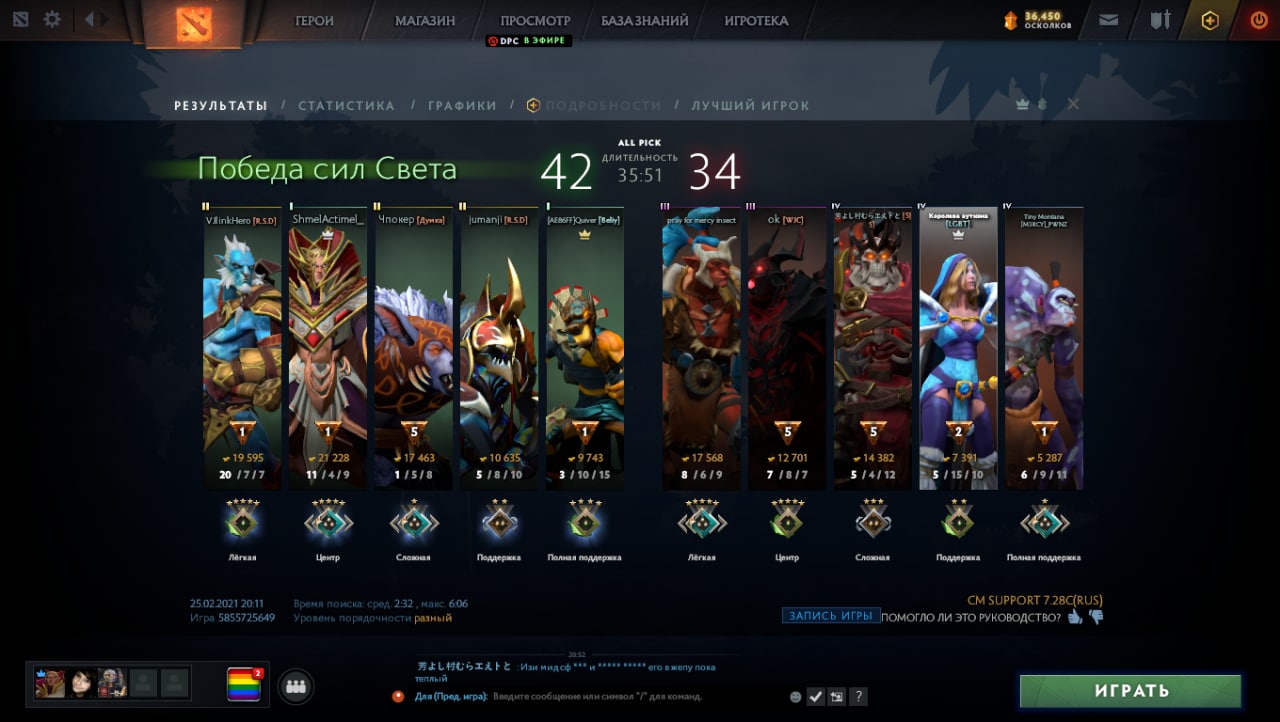1280x722 pixels.
Task: Open the ИГРОТЕКА menu
Action: (756, 20)
